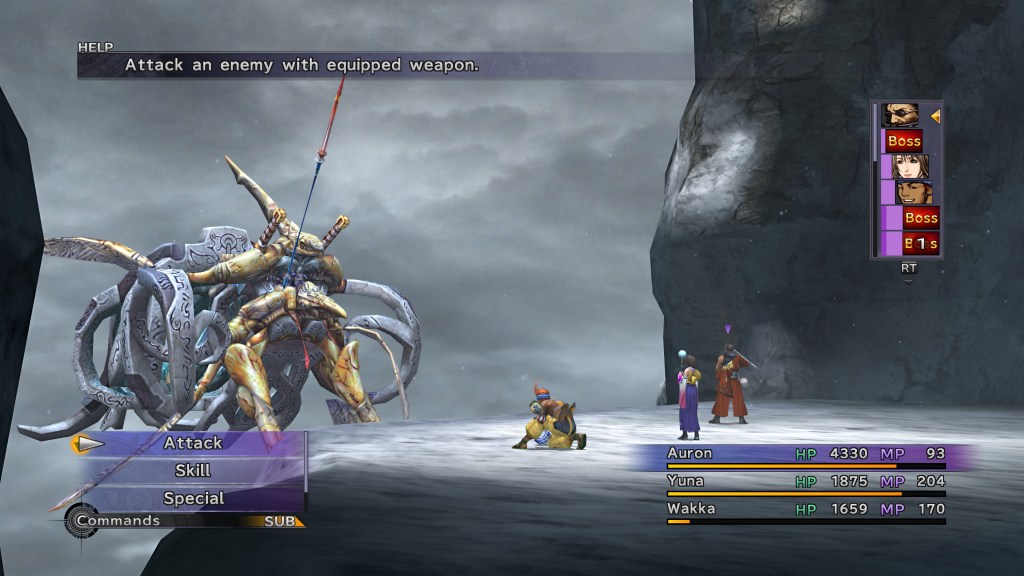
Task: Click Auron's portrait in the turn order
Action: click(901, 115)
